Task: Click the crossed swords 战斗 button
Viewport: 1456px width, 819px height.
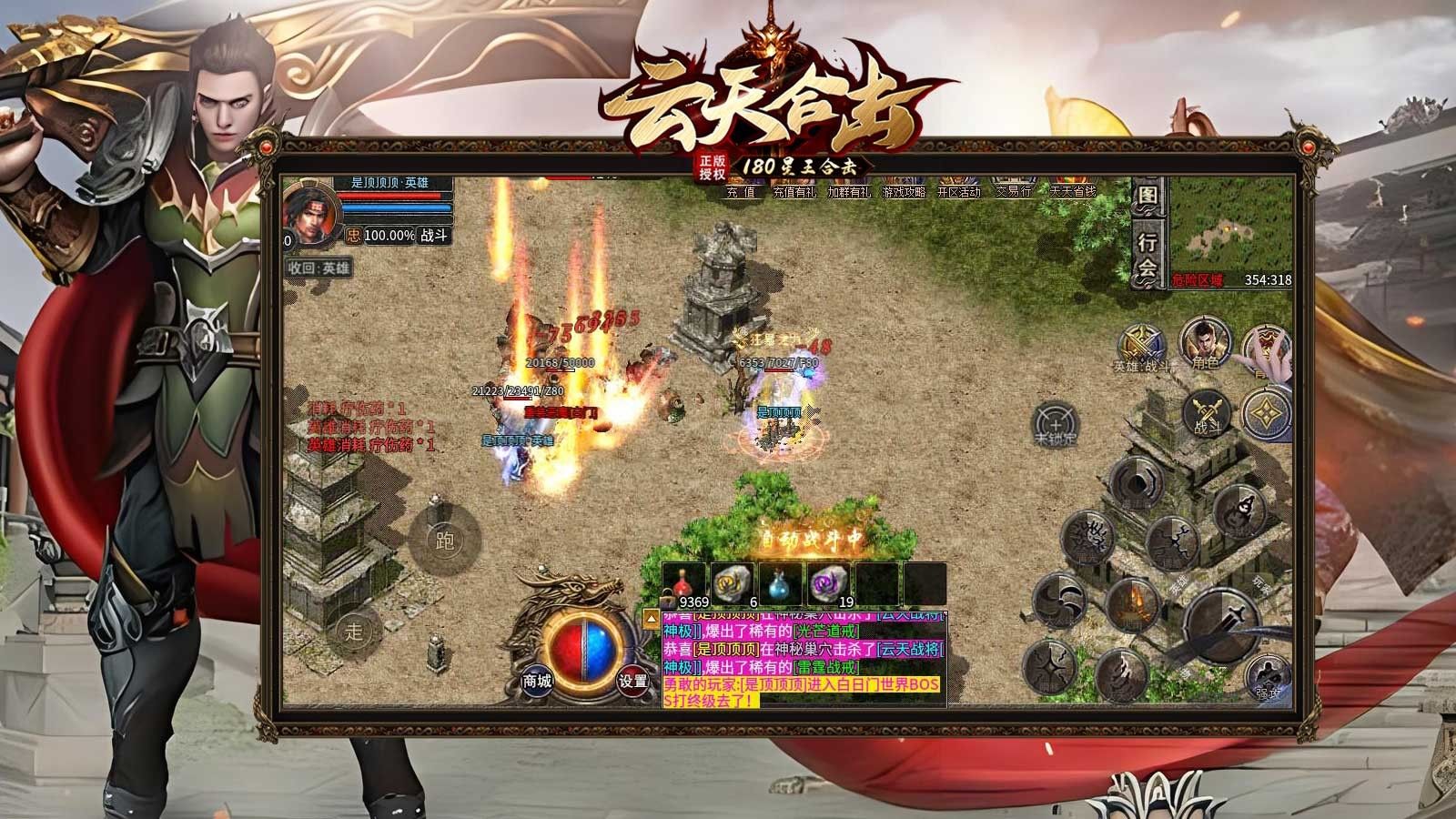Action: point(1208,412)
